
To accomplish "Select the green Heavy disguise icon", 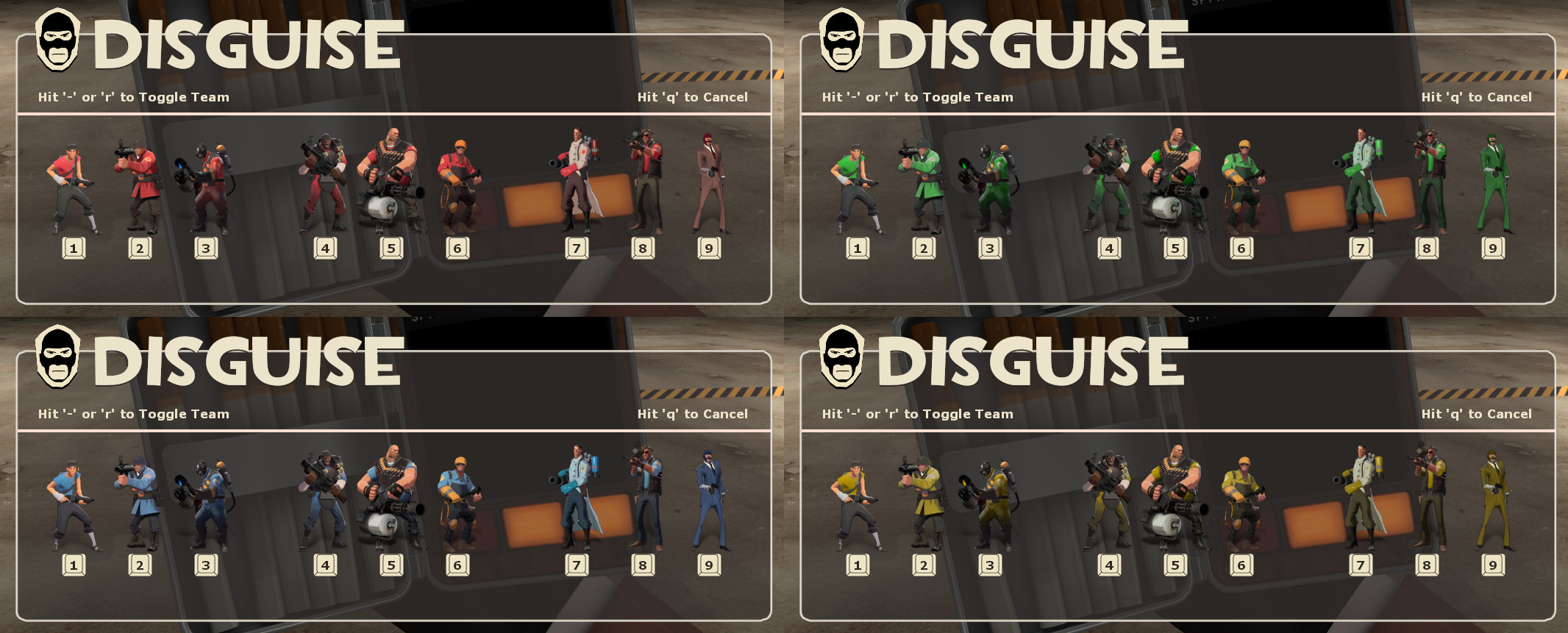I will (1175, 180).
